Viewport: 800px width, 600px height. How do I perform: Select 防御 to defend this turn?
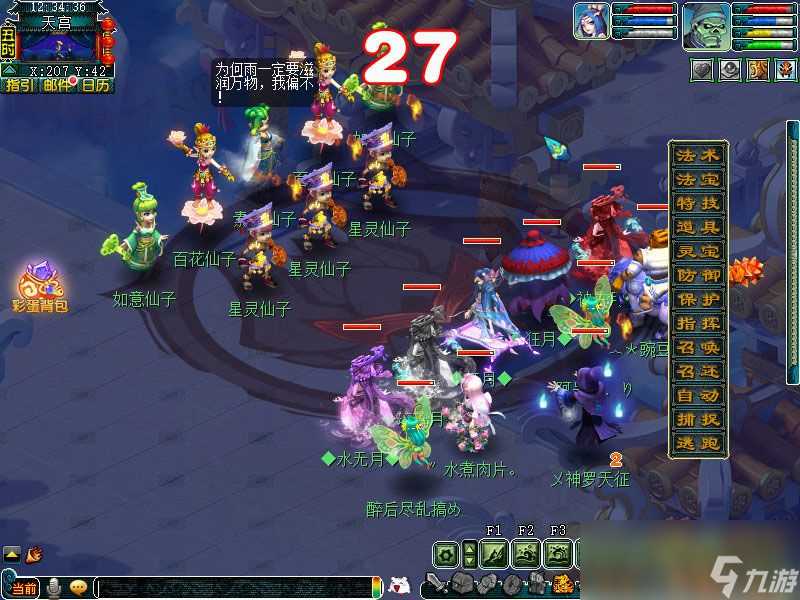(x=698, y=275)
